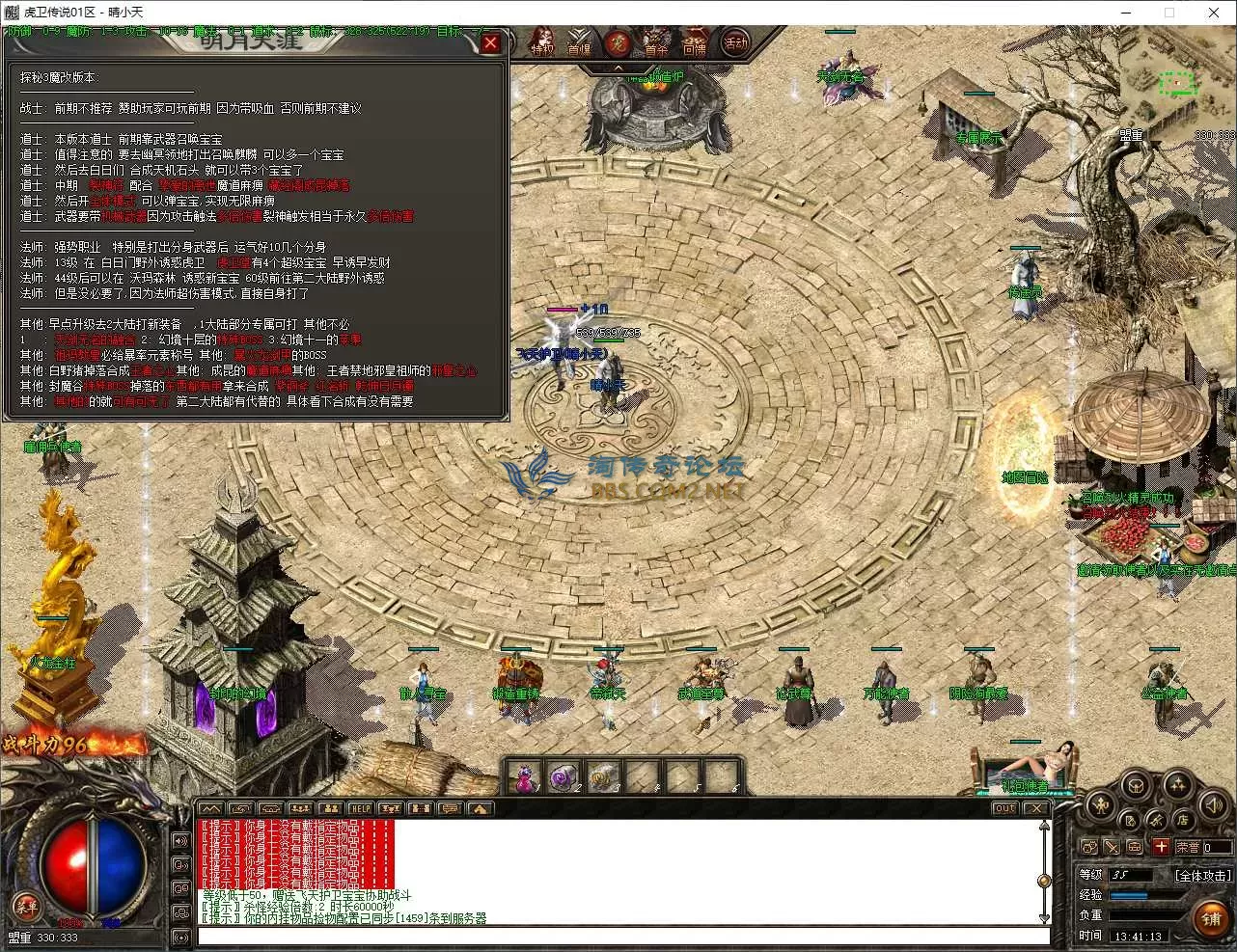Change the 全体攻击 attack mode

click(1202, 875)
